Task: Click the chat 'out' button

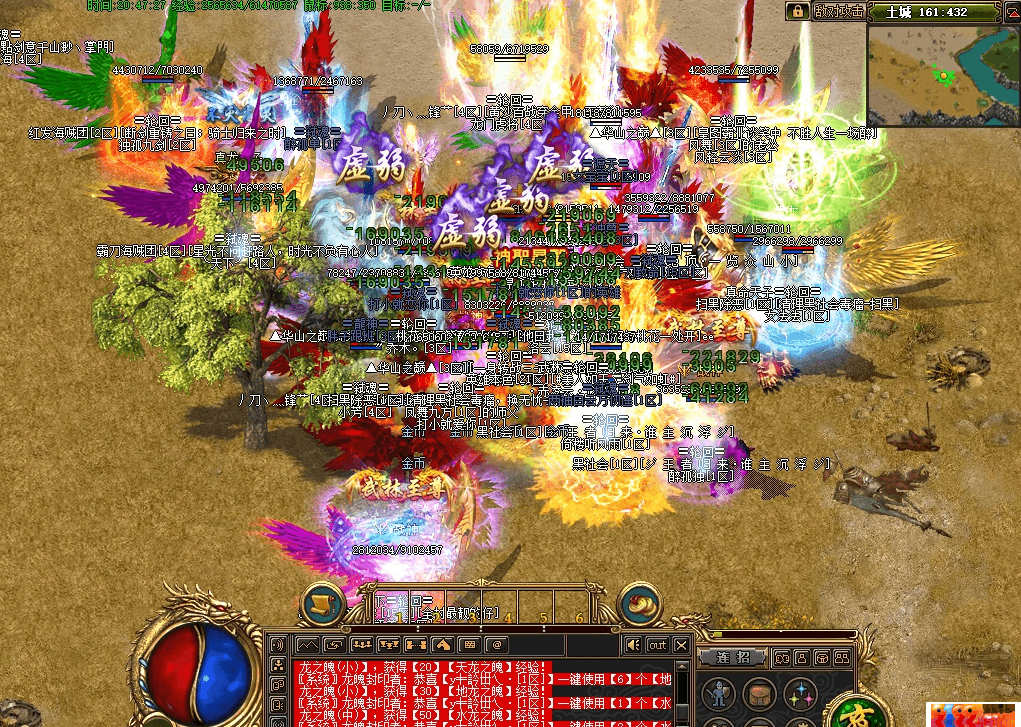Action: pyautogui.click(x=657, y=645)
